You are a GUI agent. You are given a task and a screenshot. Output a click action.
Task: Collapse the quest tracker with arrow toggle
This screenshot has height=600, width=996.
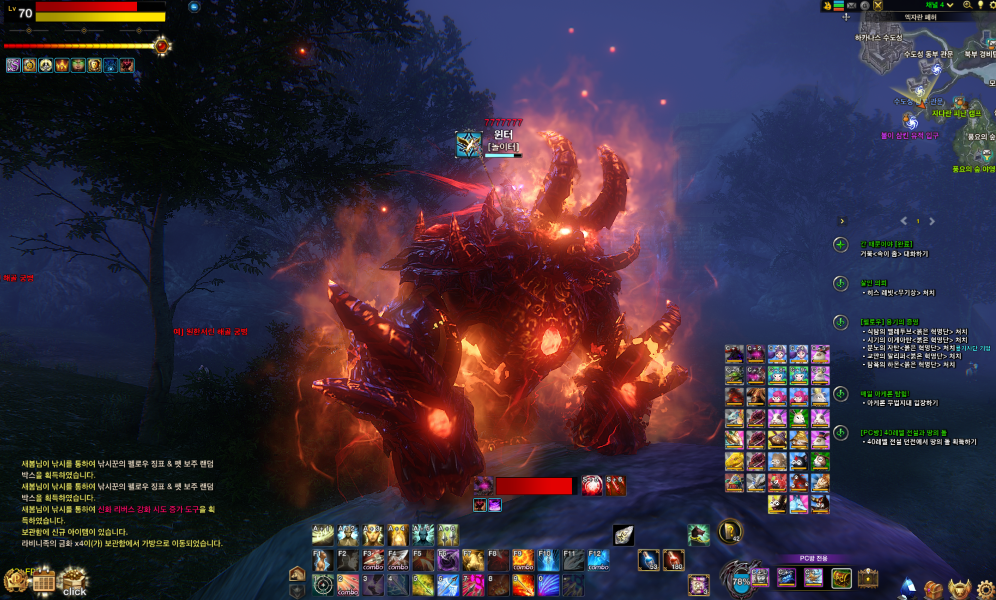[842, 221]
